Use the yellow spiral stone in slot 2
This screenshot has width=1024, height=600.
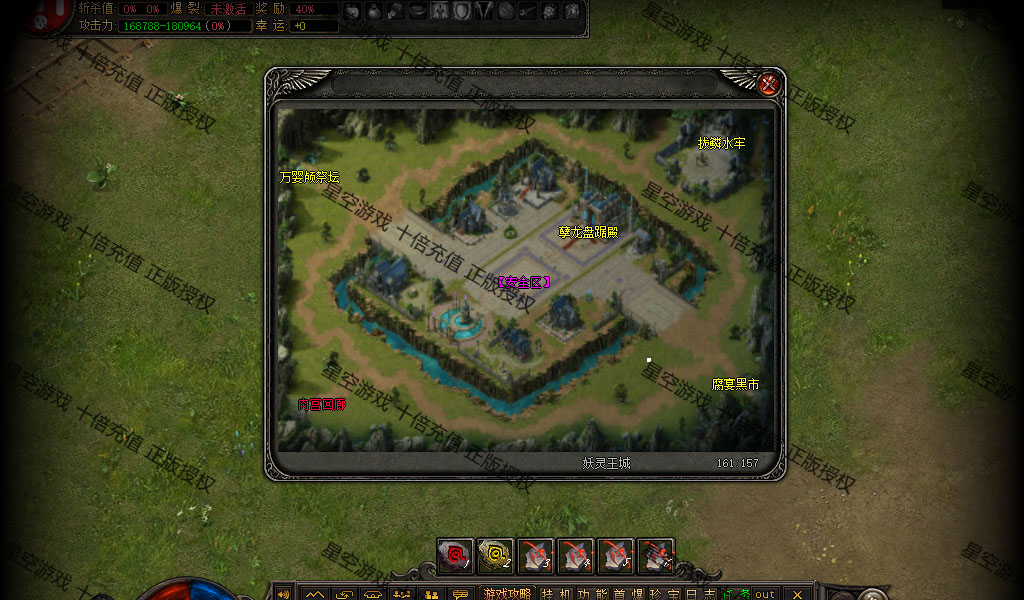click(495, 555)
